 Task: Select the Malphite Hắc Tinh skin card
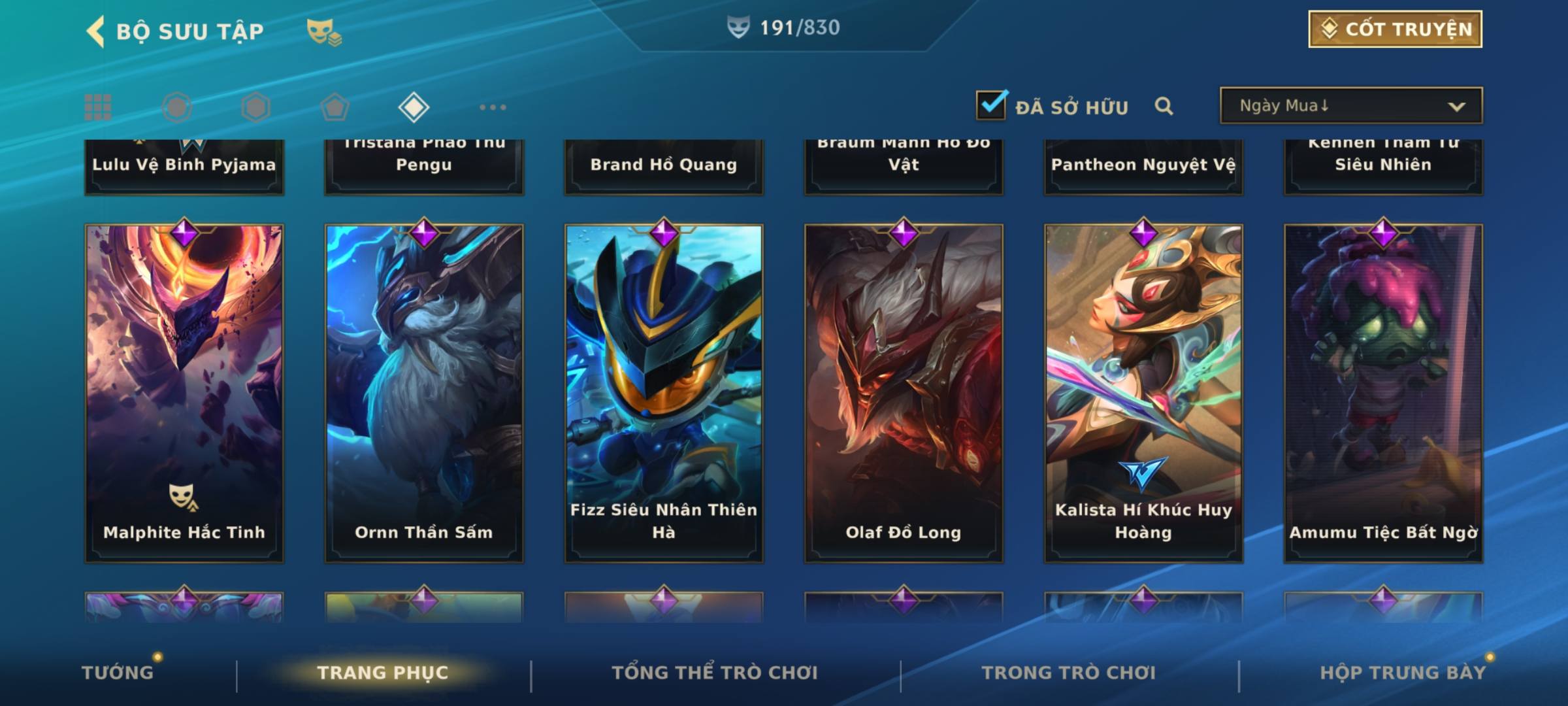[x=184, y=392]
